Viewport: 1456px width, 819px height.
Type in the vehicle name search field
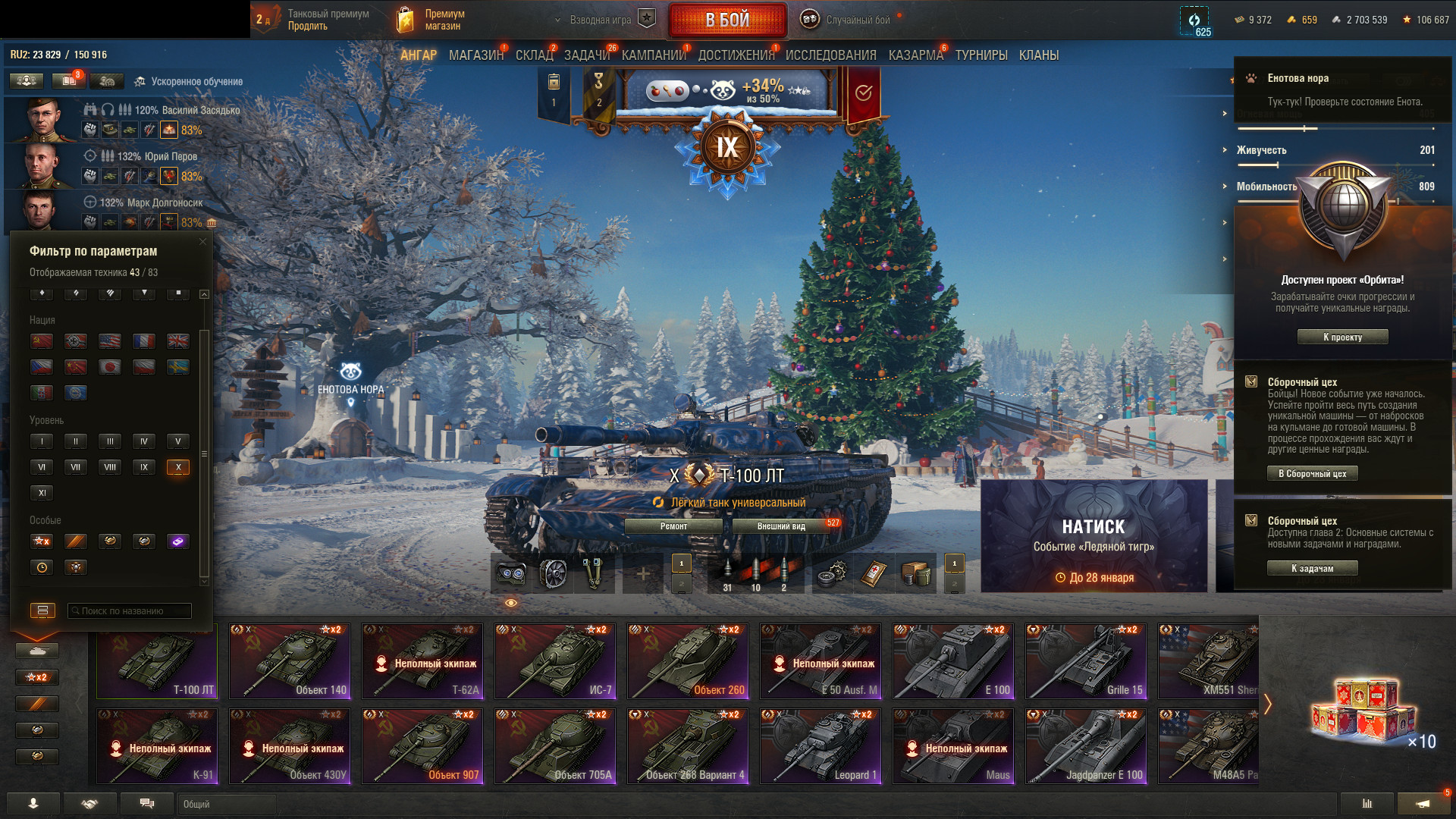tap(129, 610)
